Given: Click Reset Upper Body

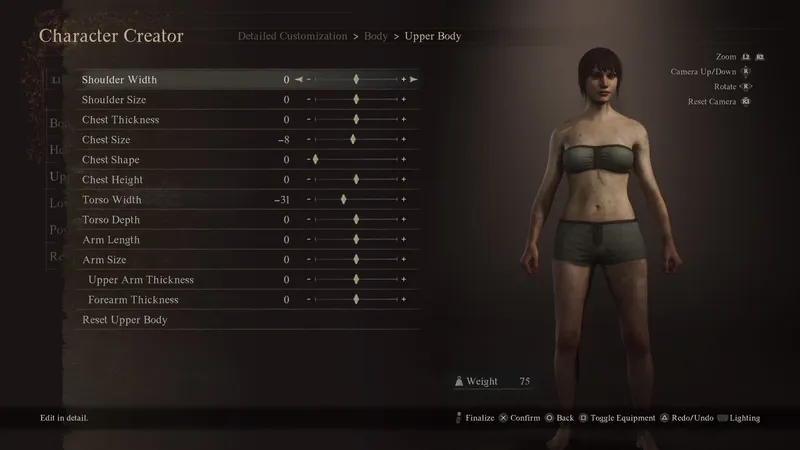Looking at the screenshot, I should tap(124, 320).
